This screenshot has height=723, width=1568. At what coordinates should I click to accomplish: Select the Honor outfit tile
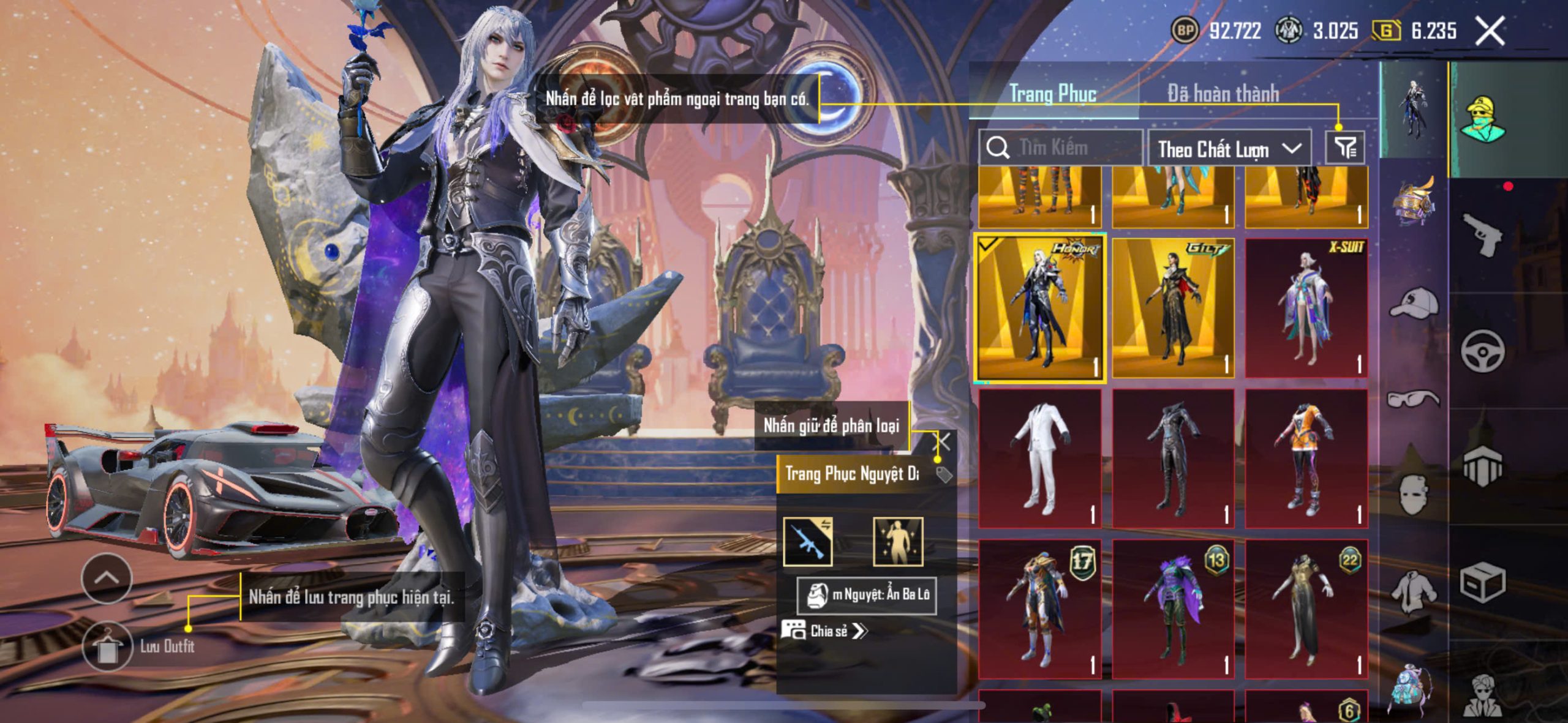pyautogui.click(x=1040, y=309)
